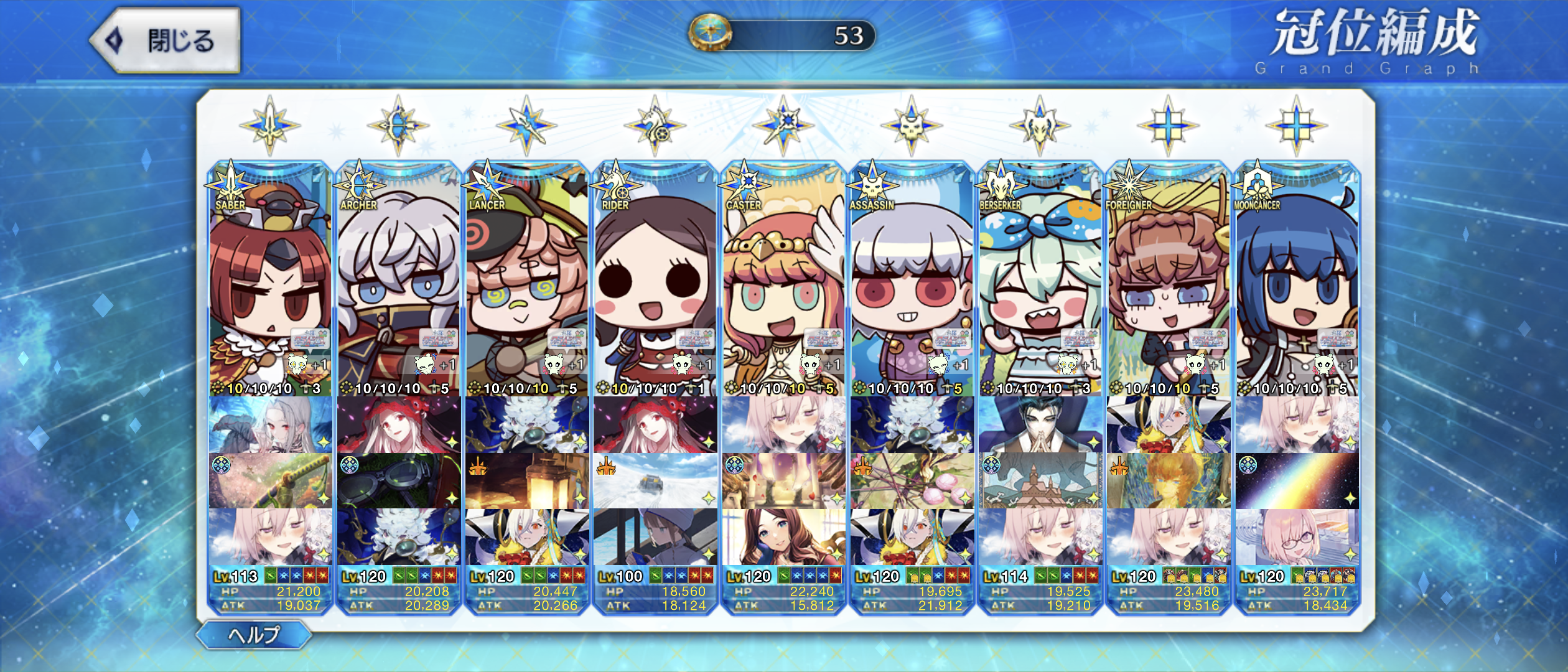
Task: Choose the LANCER servant card
Action: tap(526, 280)
